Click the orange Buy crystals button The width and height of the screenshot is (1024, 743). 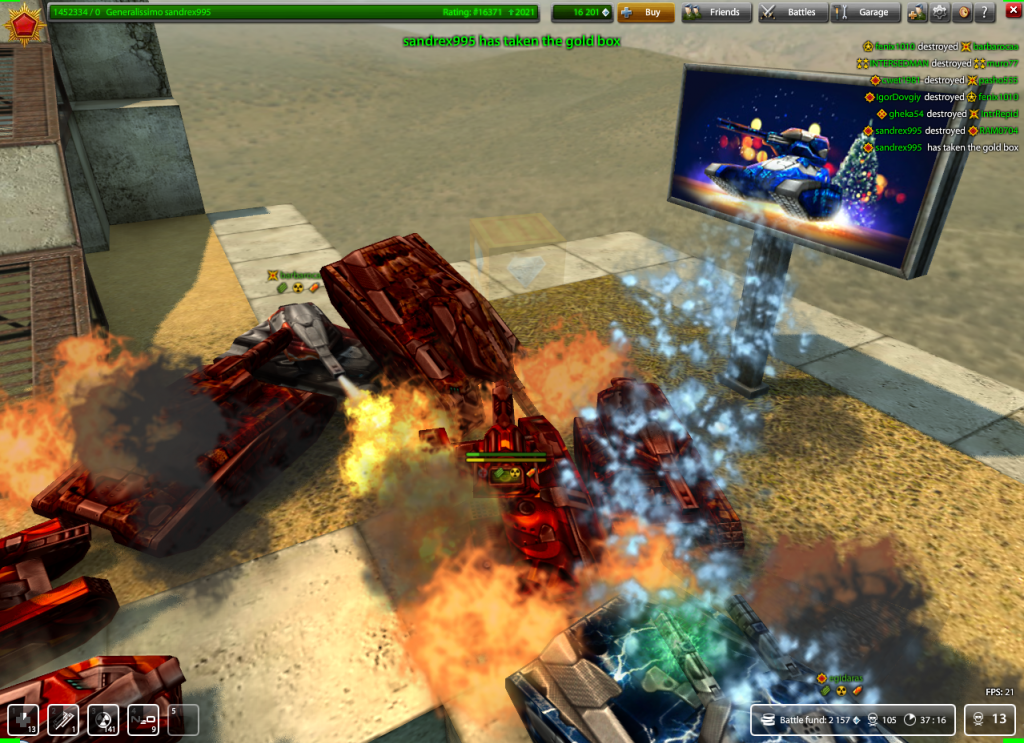click(645, 13)
